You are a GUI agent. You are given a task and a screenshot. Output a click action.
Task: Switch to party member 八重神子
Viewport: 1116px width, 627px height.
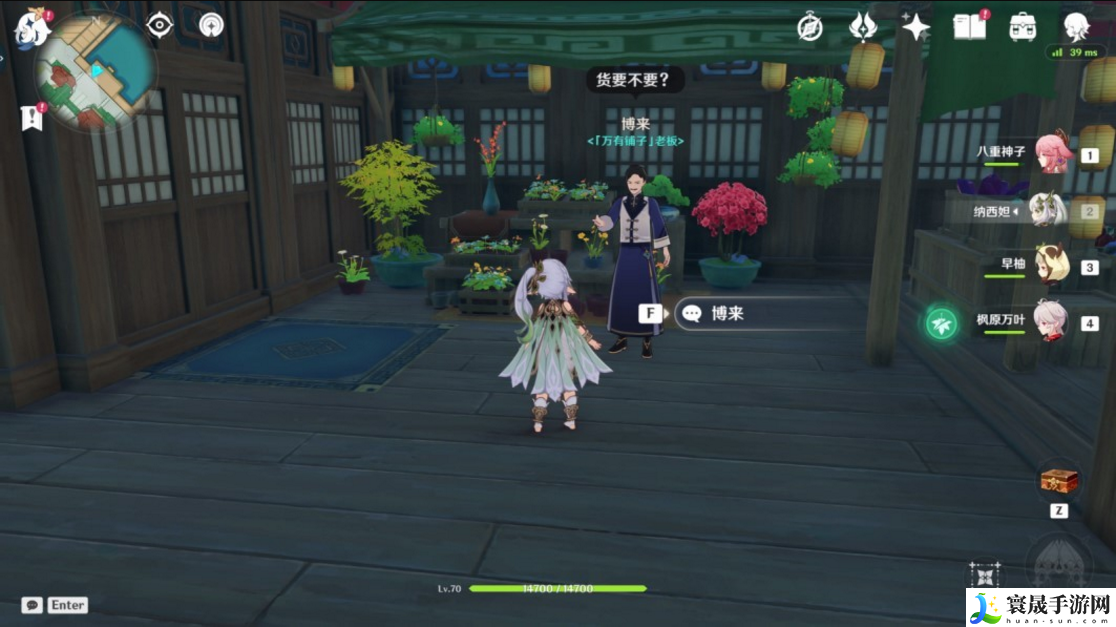pyautogui.click(x=1052, y=153)
